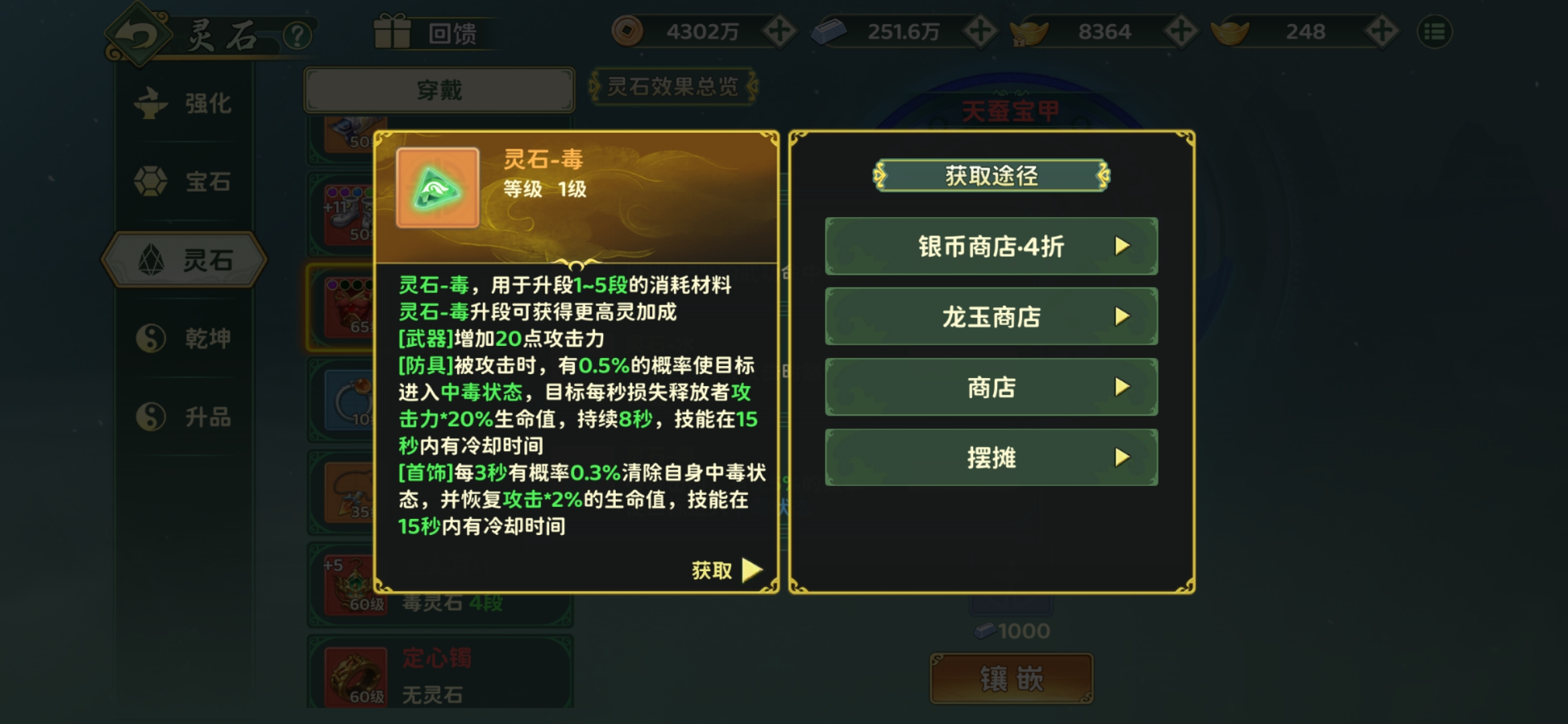
Task: View the 灵石效果总览 overview
Action: pos(672,86)
